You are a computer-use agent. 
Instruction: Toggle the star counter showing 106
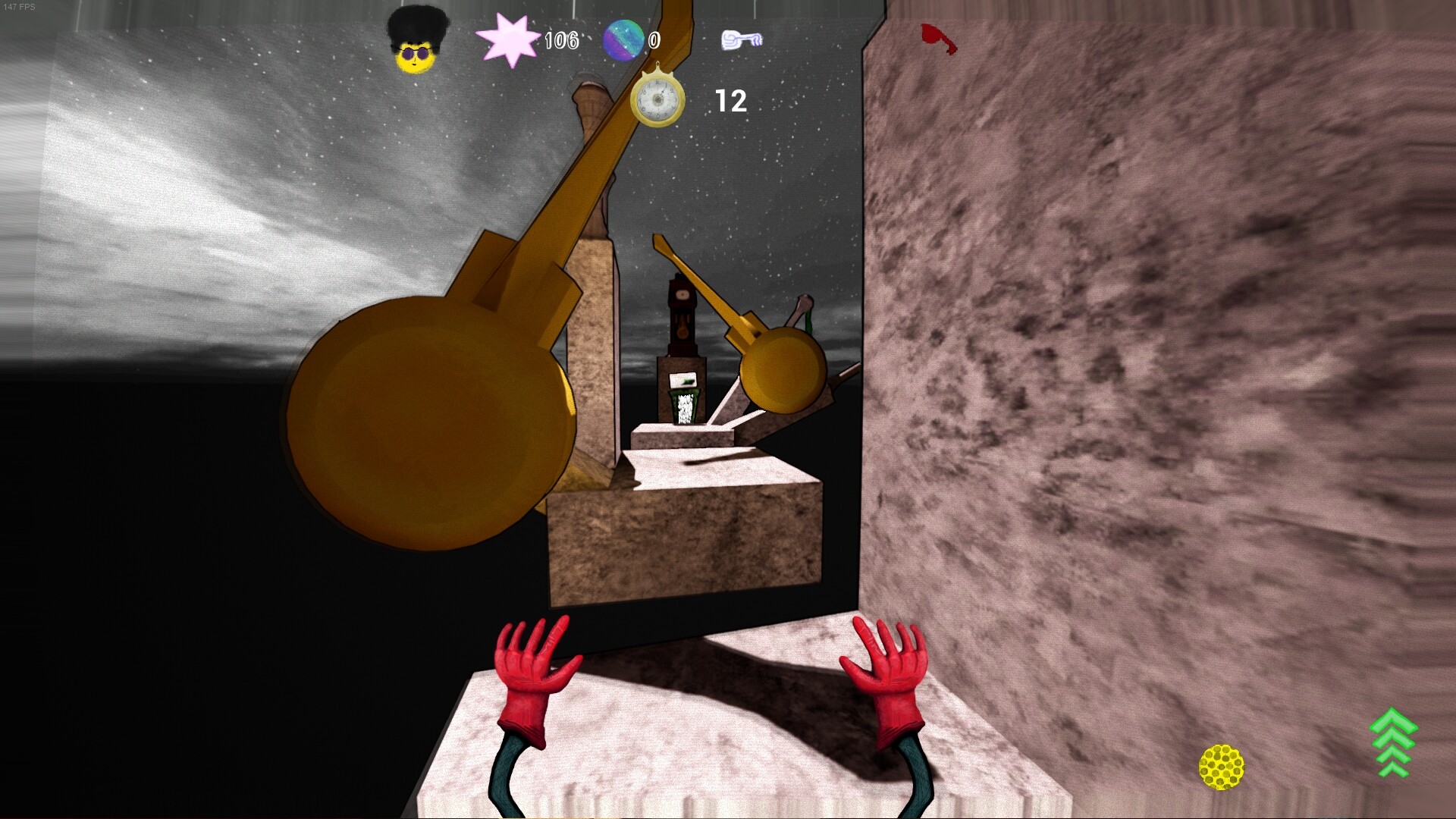click(x=561, y=40)
